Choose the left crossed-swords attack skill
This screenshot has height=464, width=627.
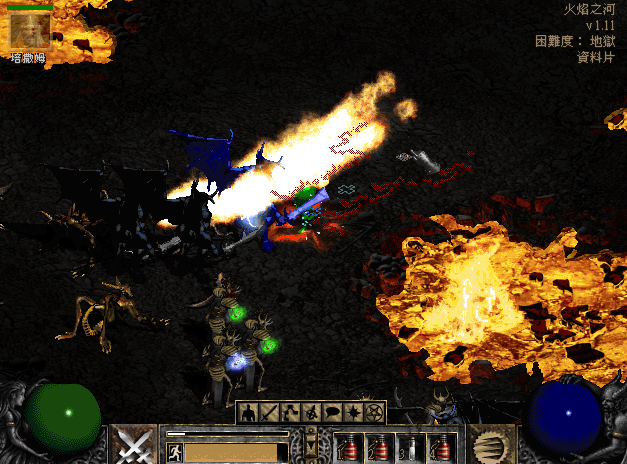(132, 444)
